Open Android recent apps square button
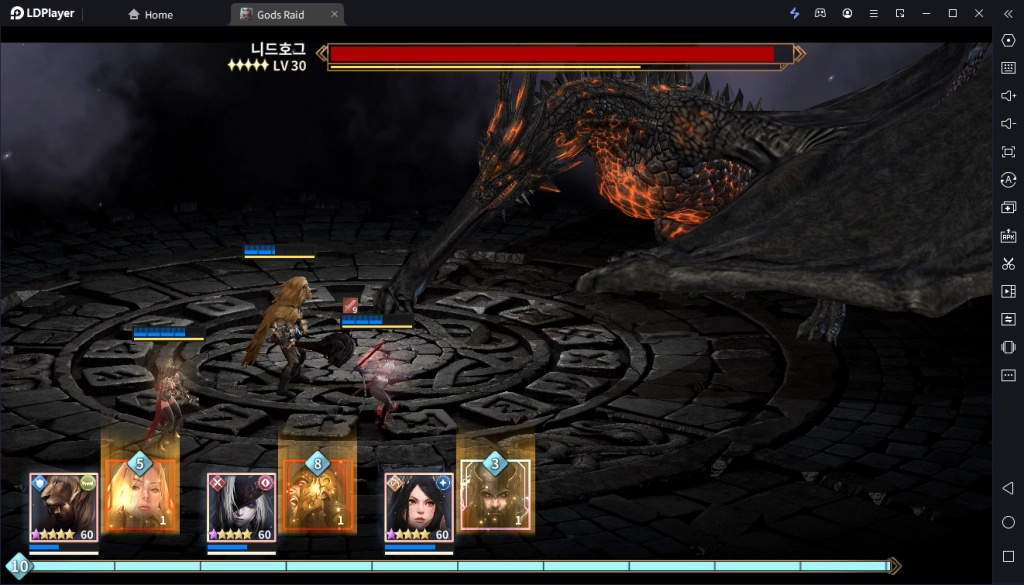 (1008, 556)
